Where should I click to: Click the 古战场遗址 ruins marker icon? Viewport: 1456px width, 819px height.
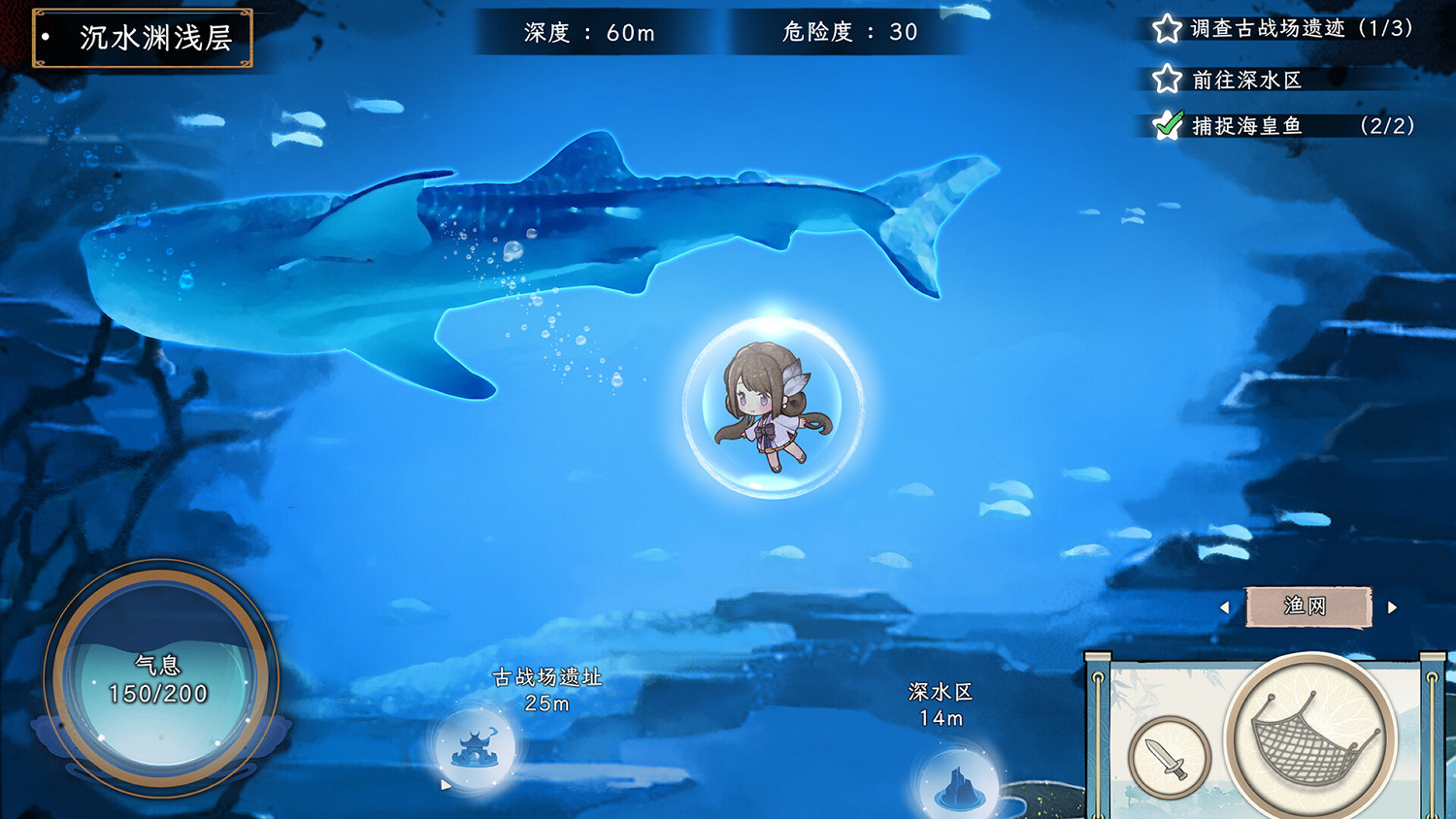coord(476,754)
